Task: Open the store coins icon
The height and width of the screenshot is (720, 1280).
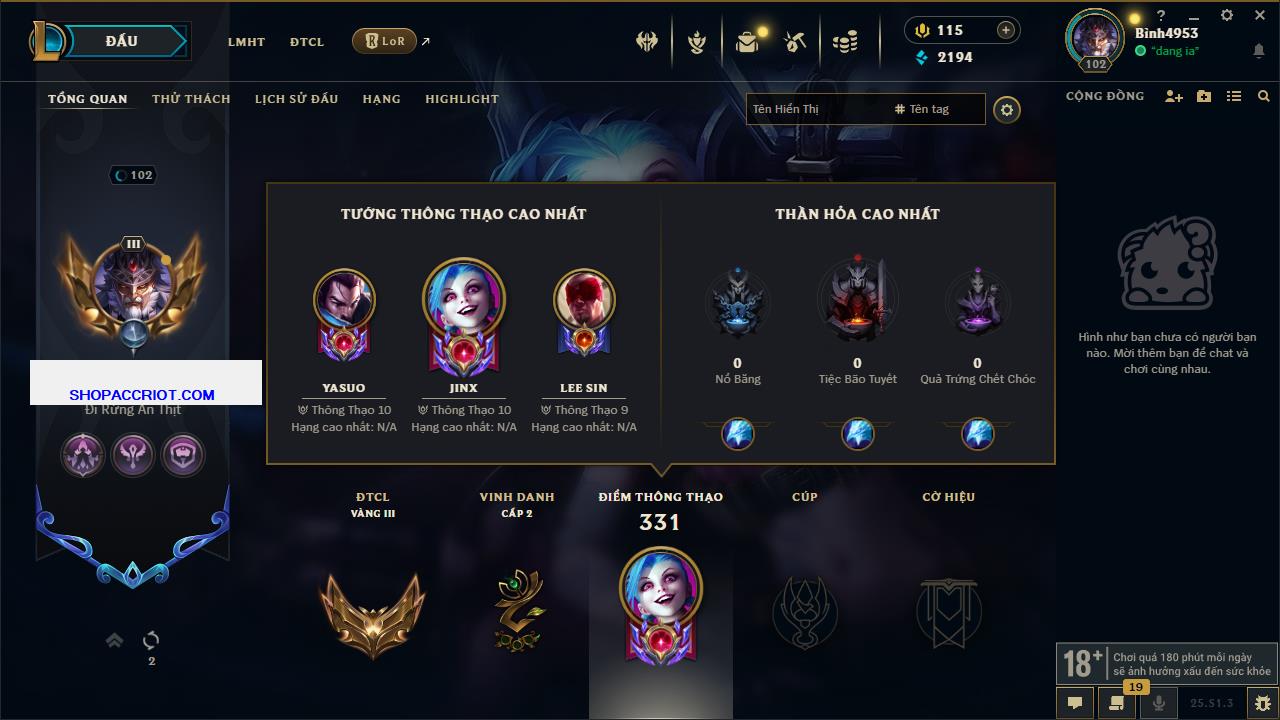Action: [845, 42]
